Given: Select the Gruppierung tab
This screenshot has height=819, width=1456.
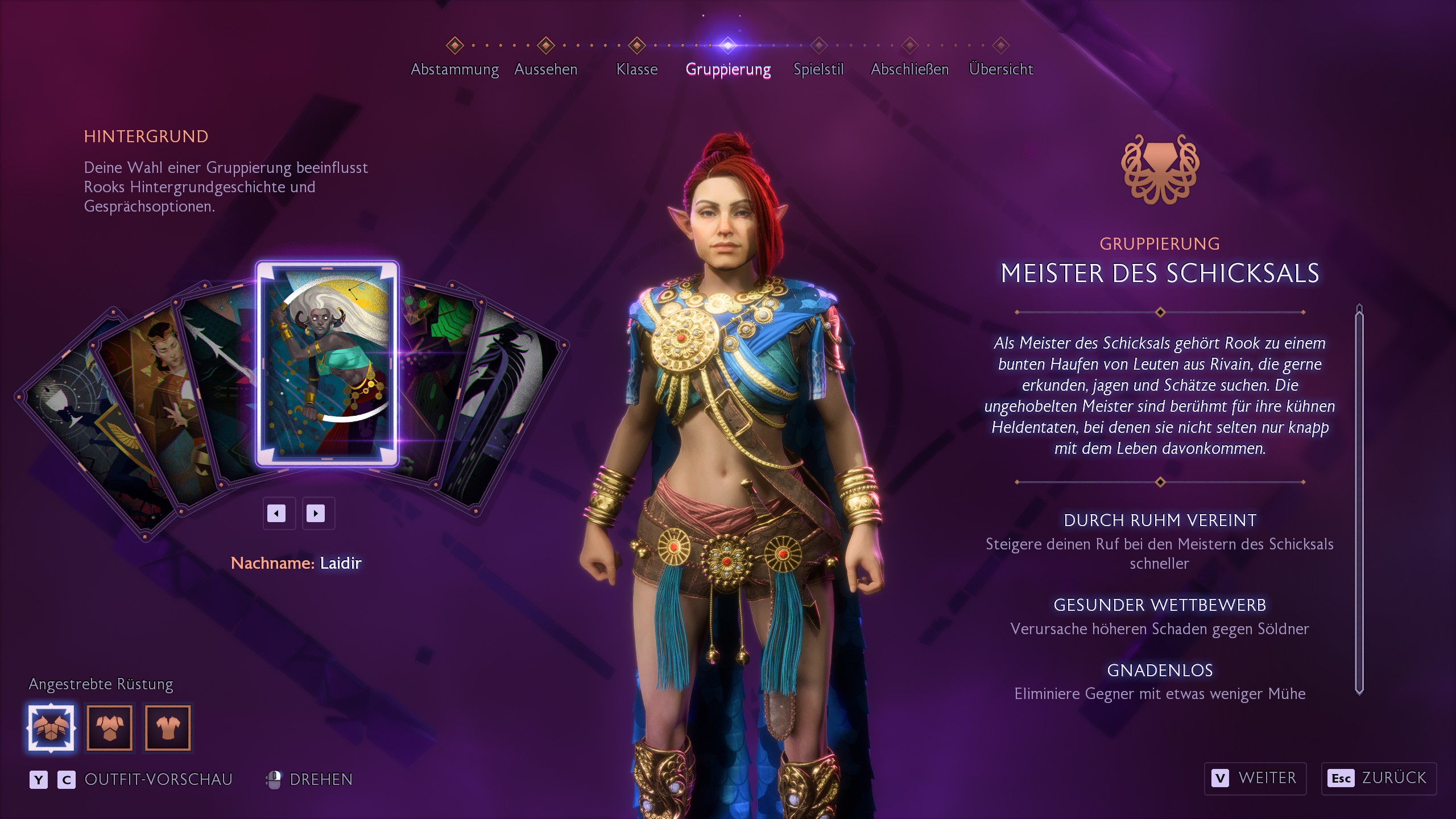Looking at the screenshot, I should pos(728,69).
